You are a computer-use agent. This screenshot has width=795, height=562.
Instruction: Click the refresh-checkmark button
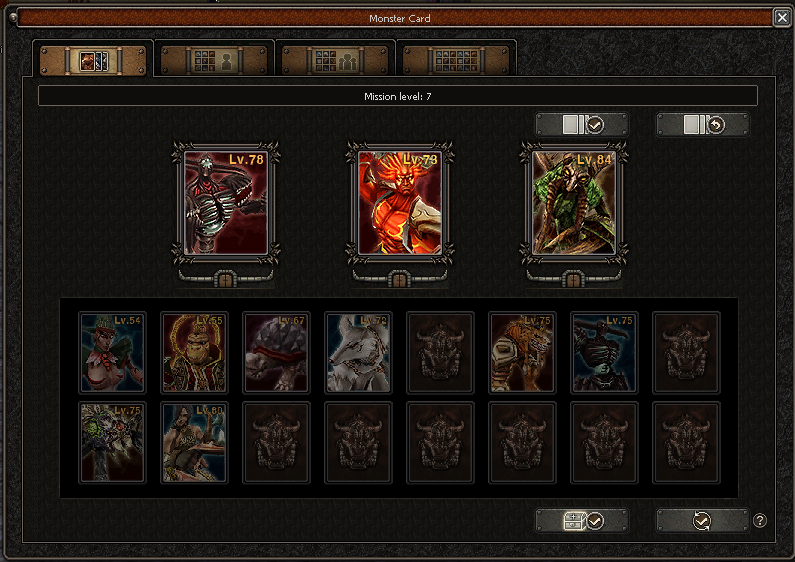[702, 521]
